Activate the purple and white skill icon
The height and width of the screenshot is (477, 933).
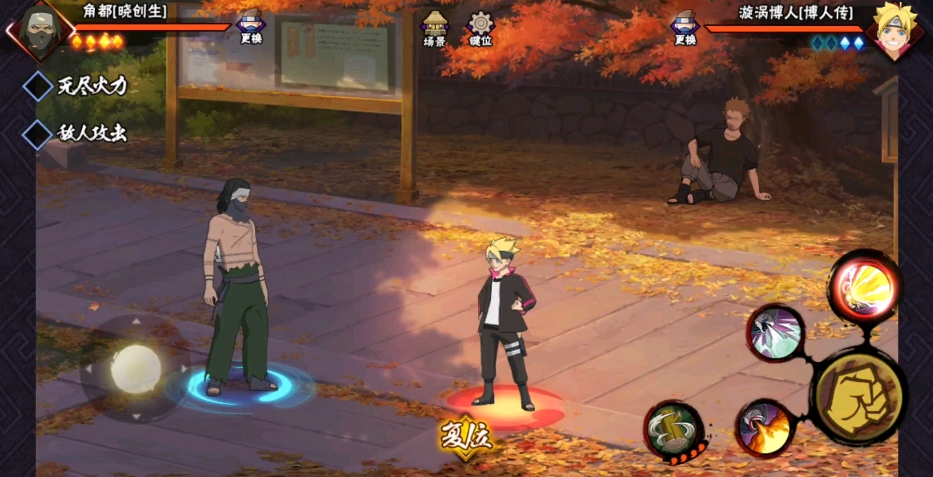776,332
